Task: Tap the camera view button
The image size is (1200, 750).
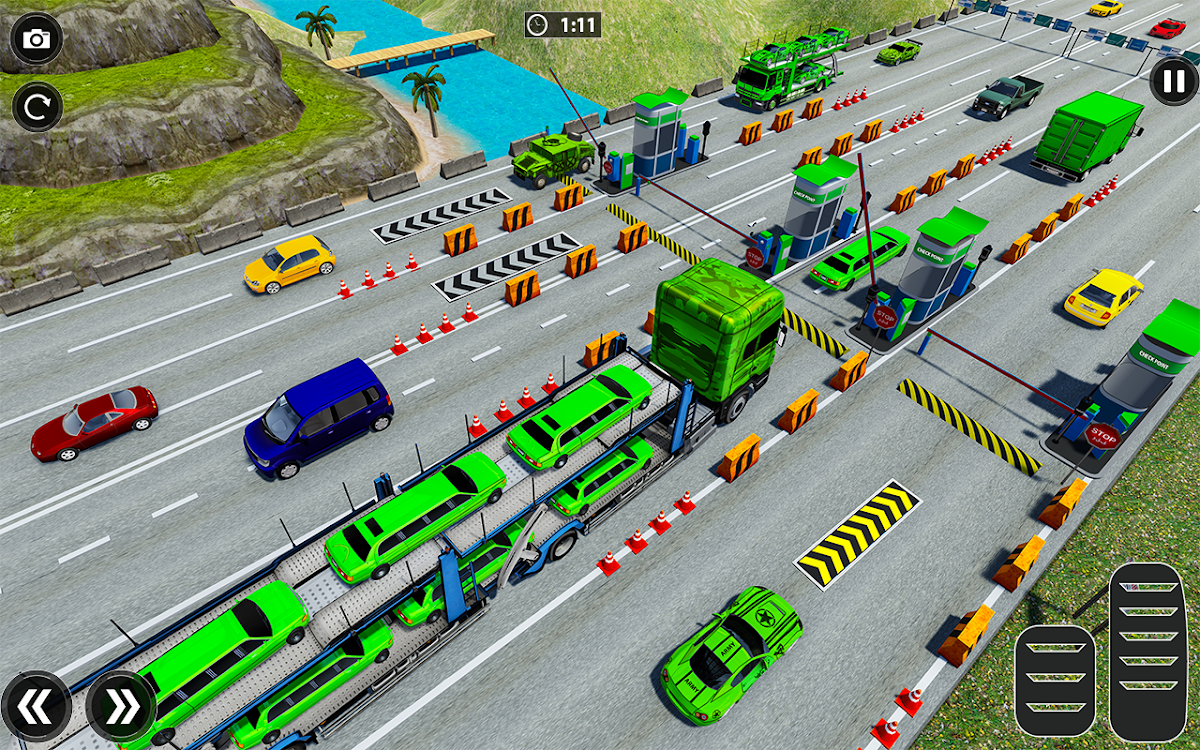Action: 37,40
